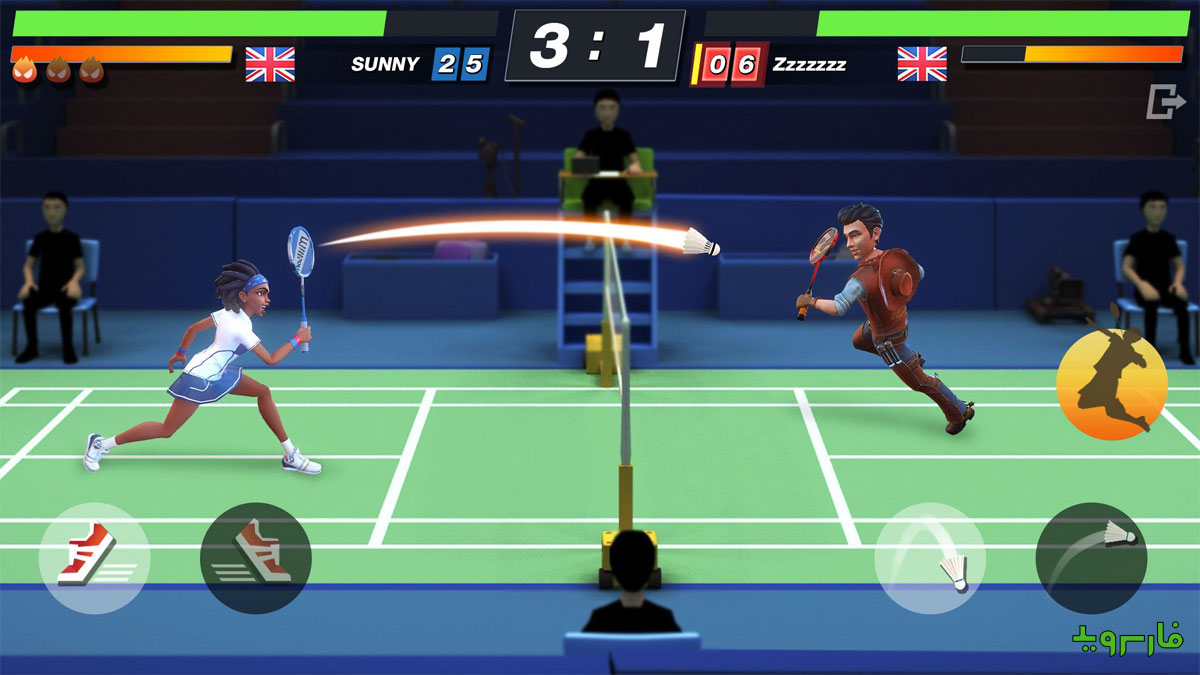The height and width of the screenshot is (675, 1200).
Task: Tap the move-right sneaker button
Action: coord(256,557)
